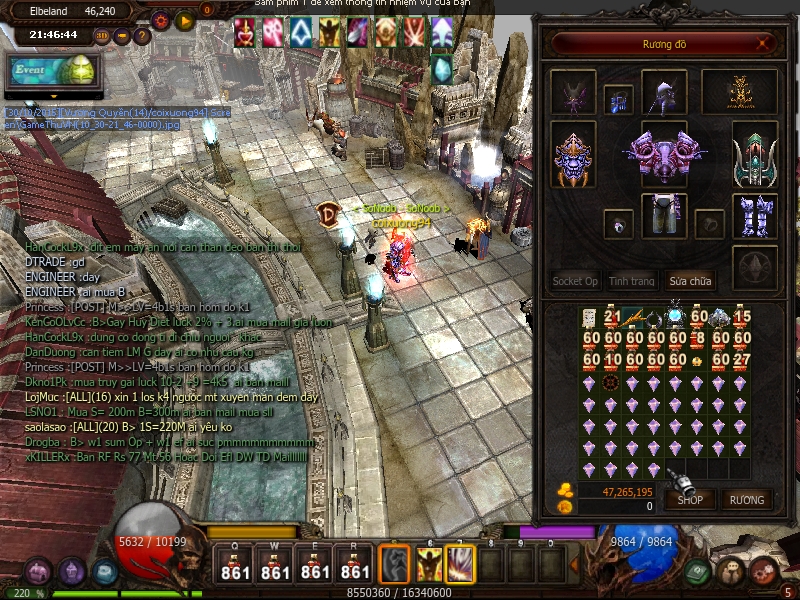
Task: Close the Rương đồ inventory window
Action: pos(764,44)
